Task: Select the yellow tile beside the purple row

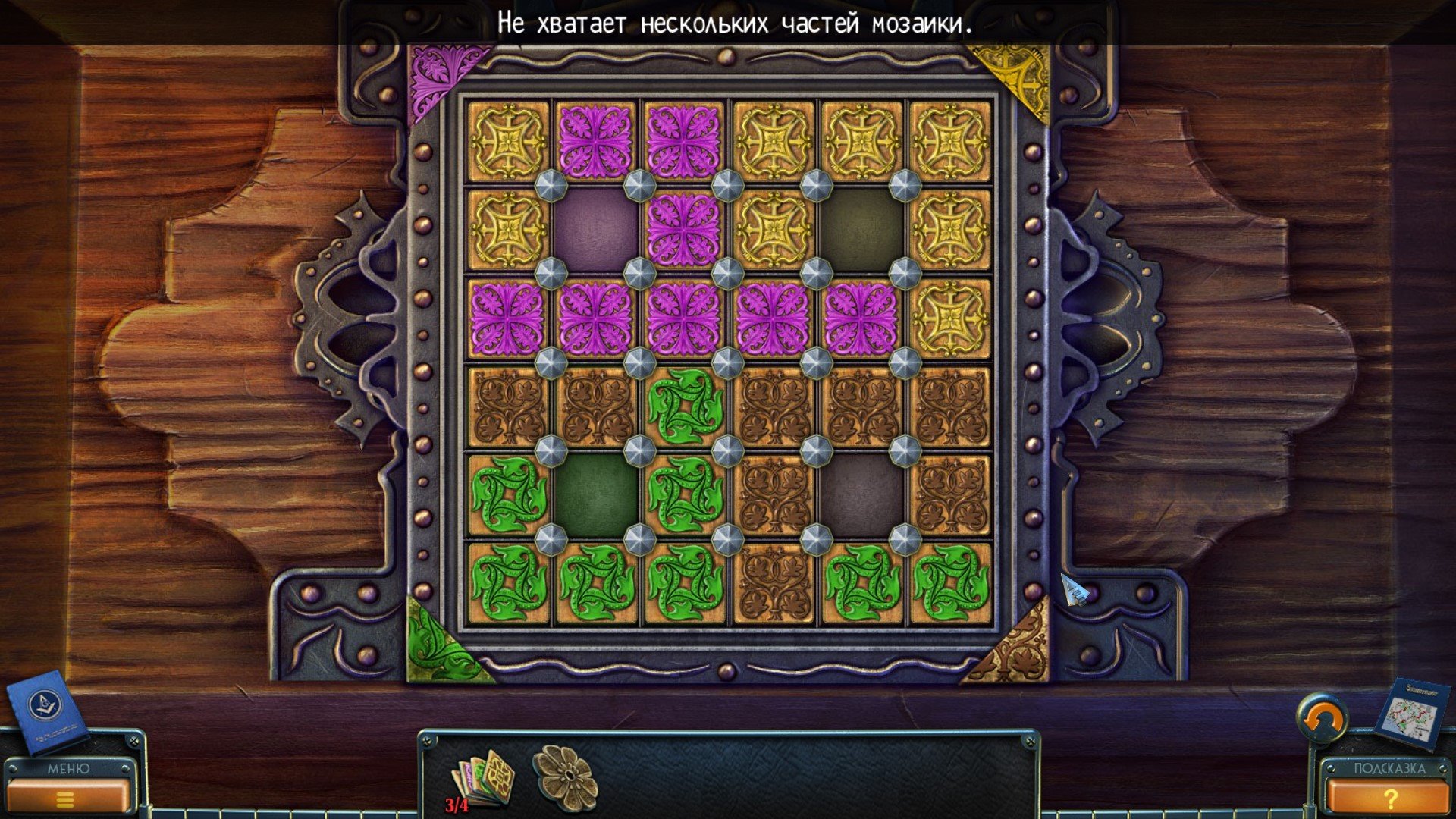Action: [x=950, y=317]
